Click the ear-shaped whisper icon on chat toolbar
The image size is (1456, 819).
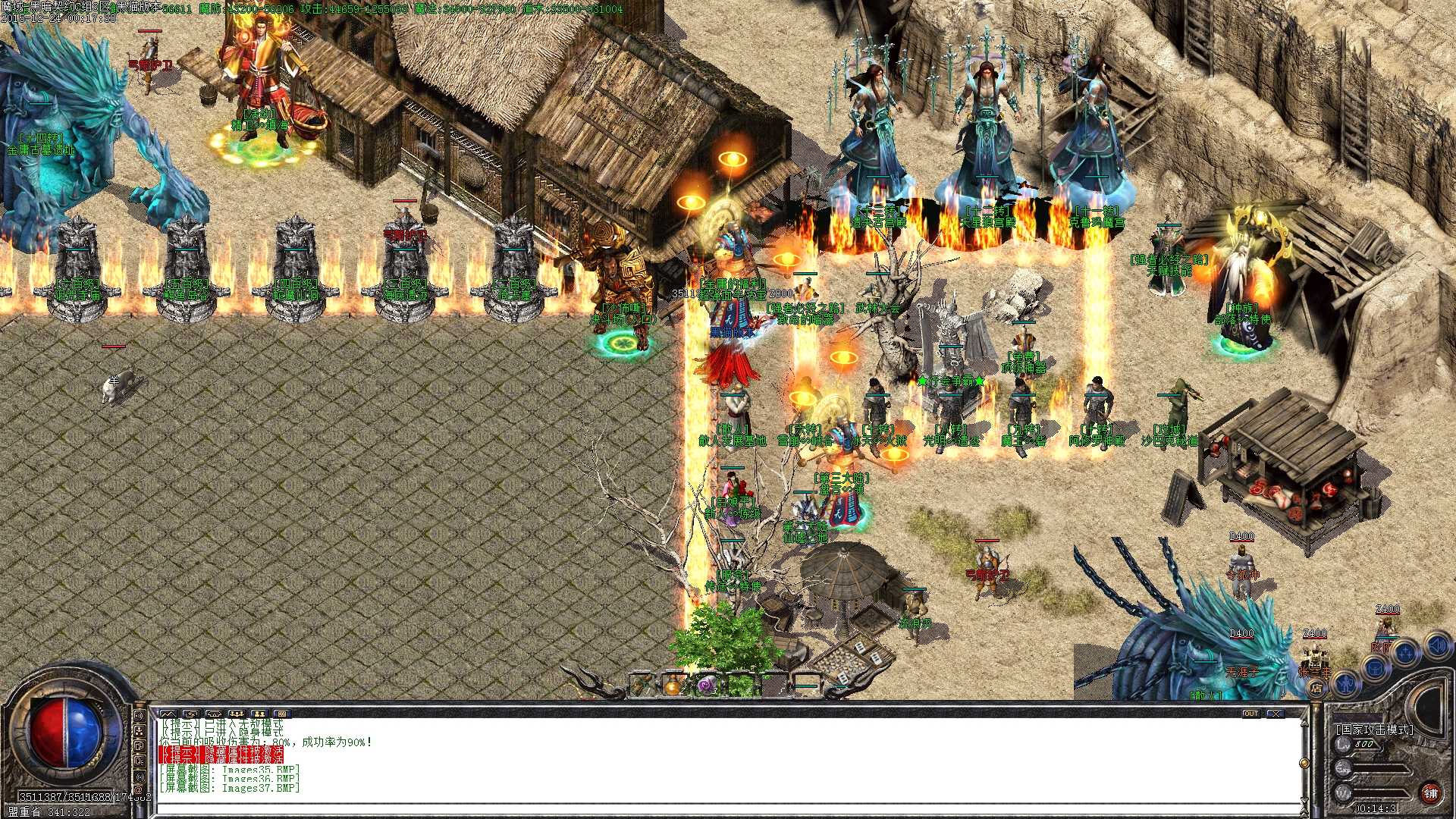pyautogui.click(x=214, y=713)
